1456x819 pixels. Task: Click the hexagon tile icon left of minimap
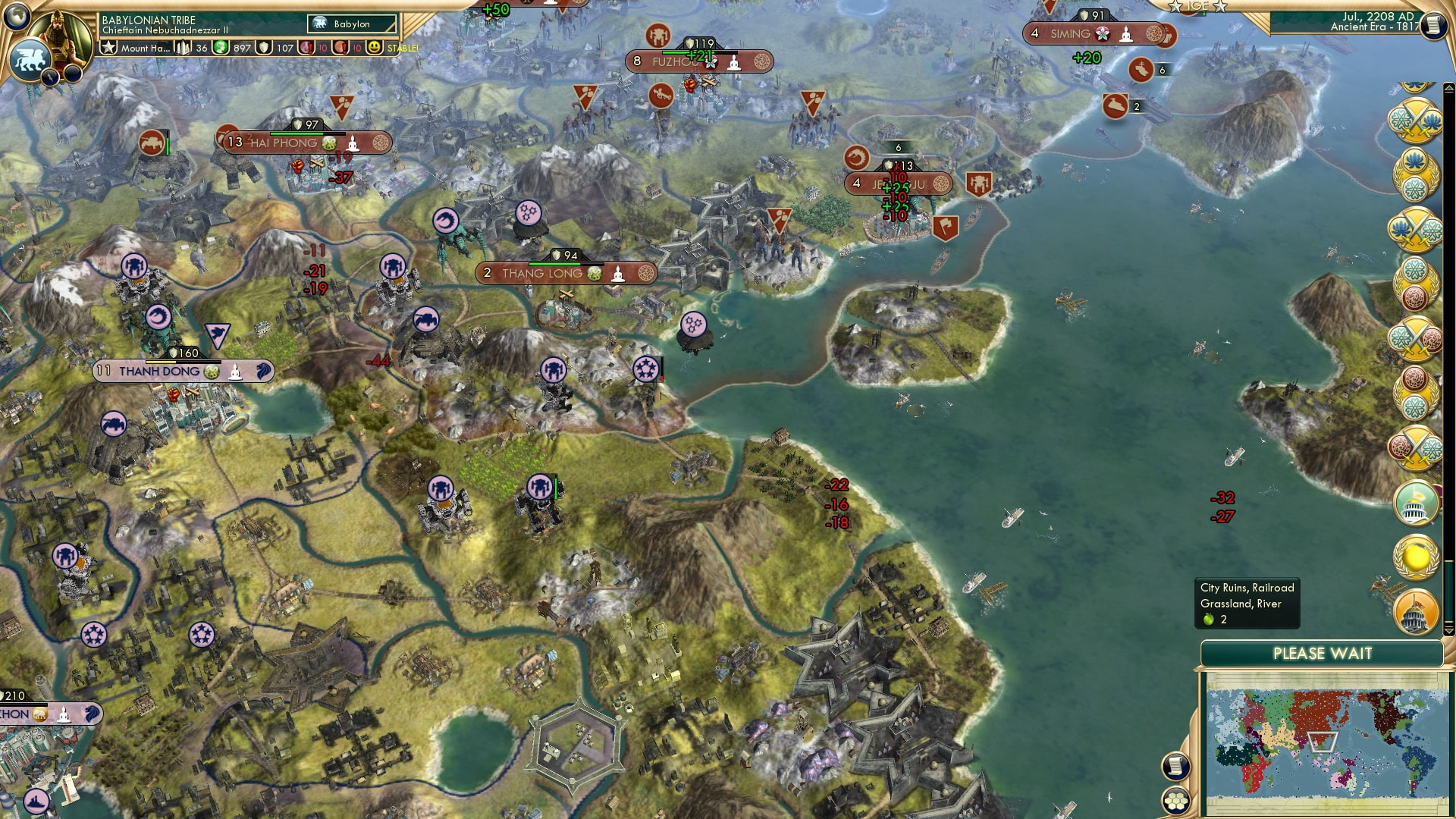coord(1175,800)
